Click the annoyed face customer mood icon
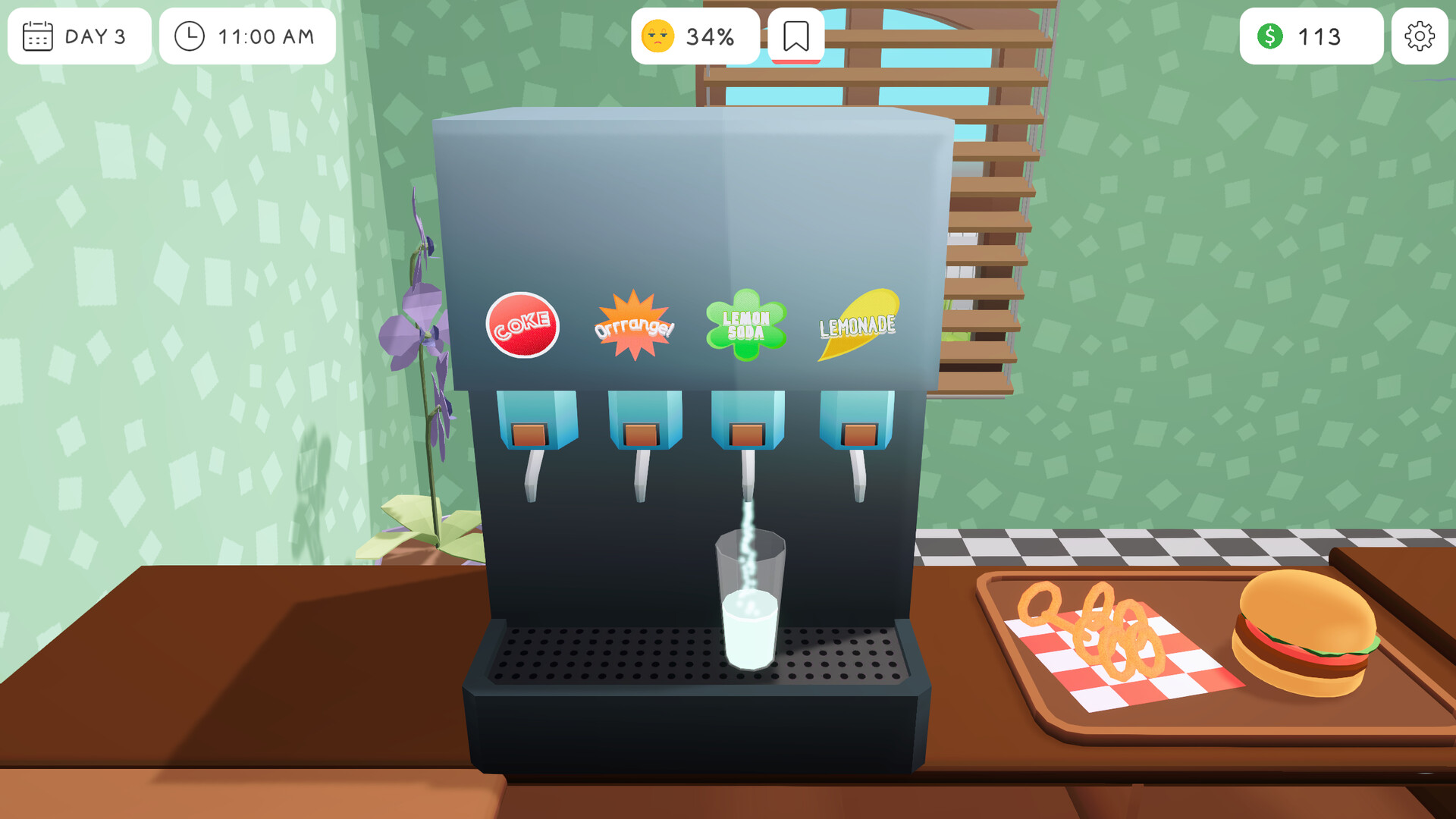Screen dimensions: 1456x819 pyautogui.click(x=658, y=34)
